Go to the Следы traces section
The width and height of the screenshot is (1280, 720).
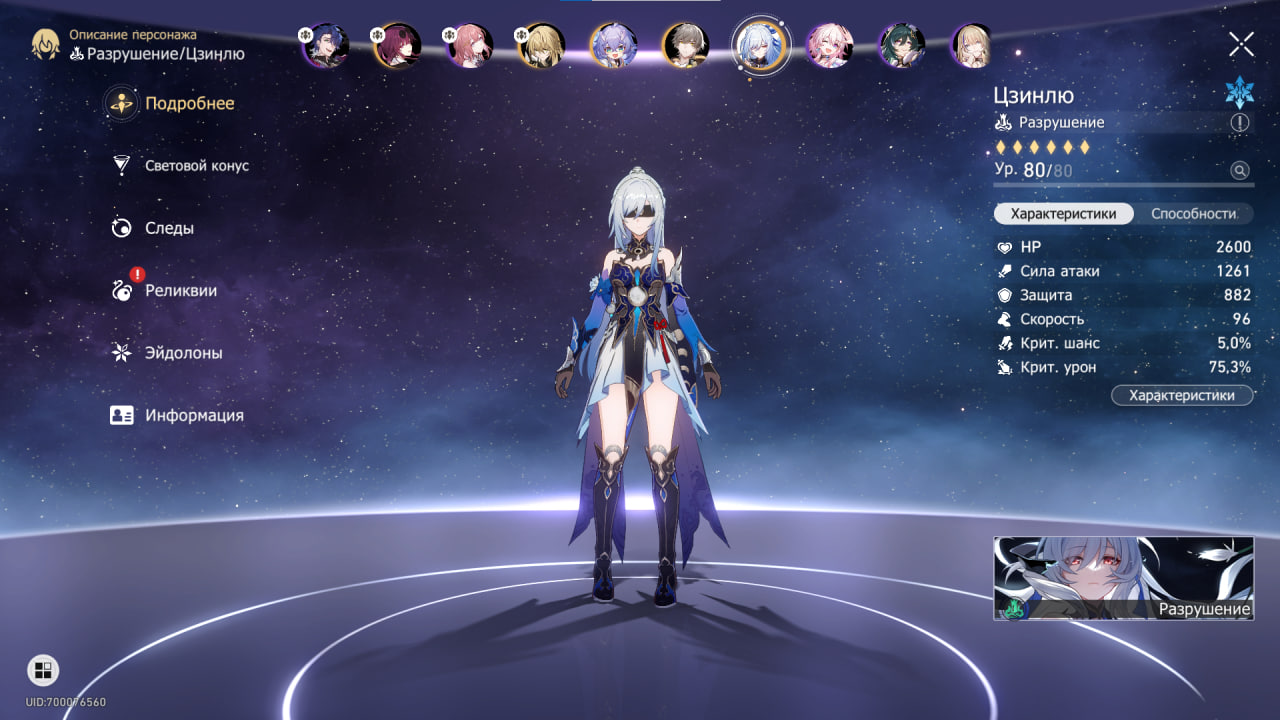tap(169, 228)
